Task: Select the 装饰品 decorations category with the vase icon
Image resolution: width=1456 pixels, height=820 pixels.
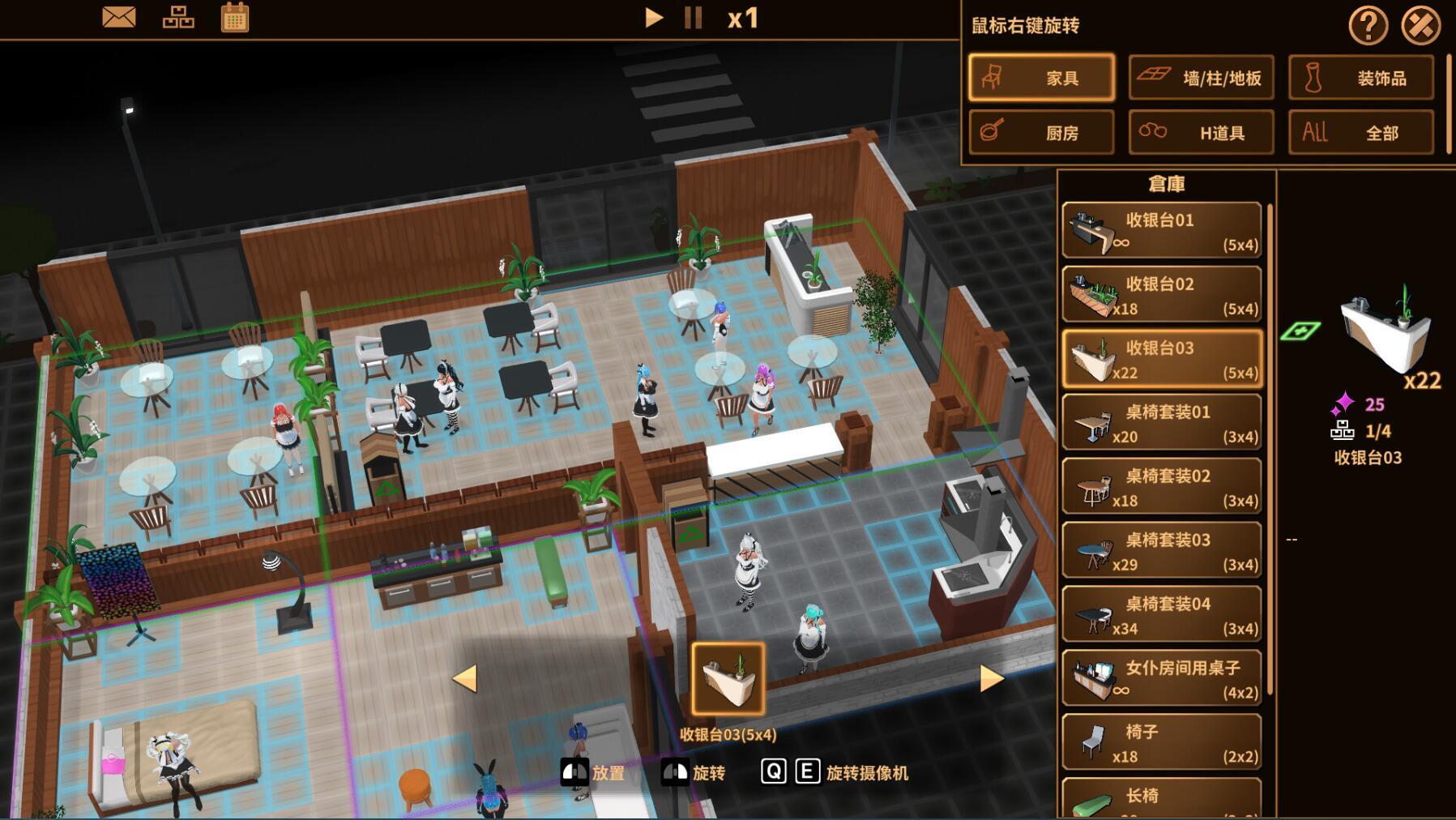Action: tap(1360, 78)
